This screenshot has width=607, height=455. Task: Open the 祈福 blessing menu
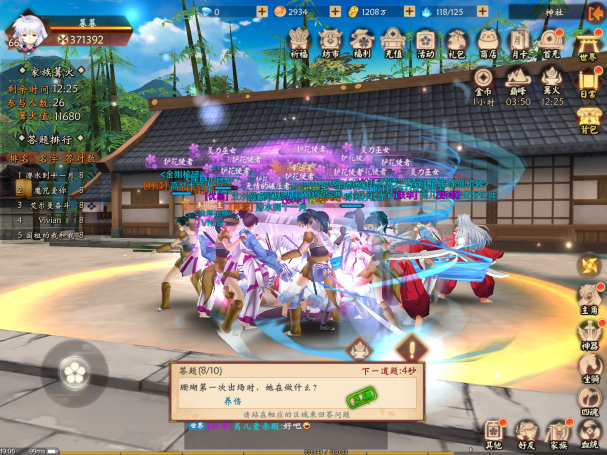pos(298,40)
